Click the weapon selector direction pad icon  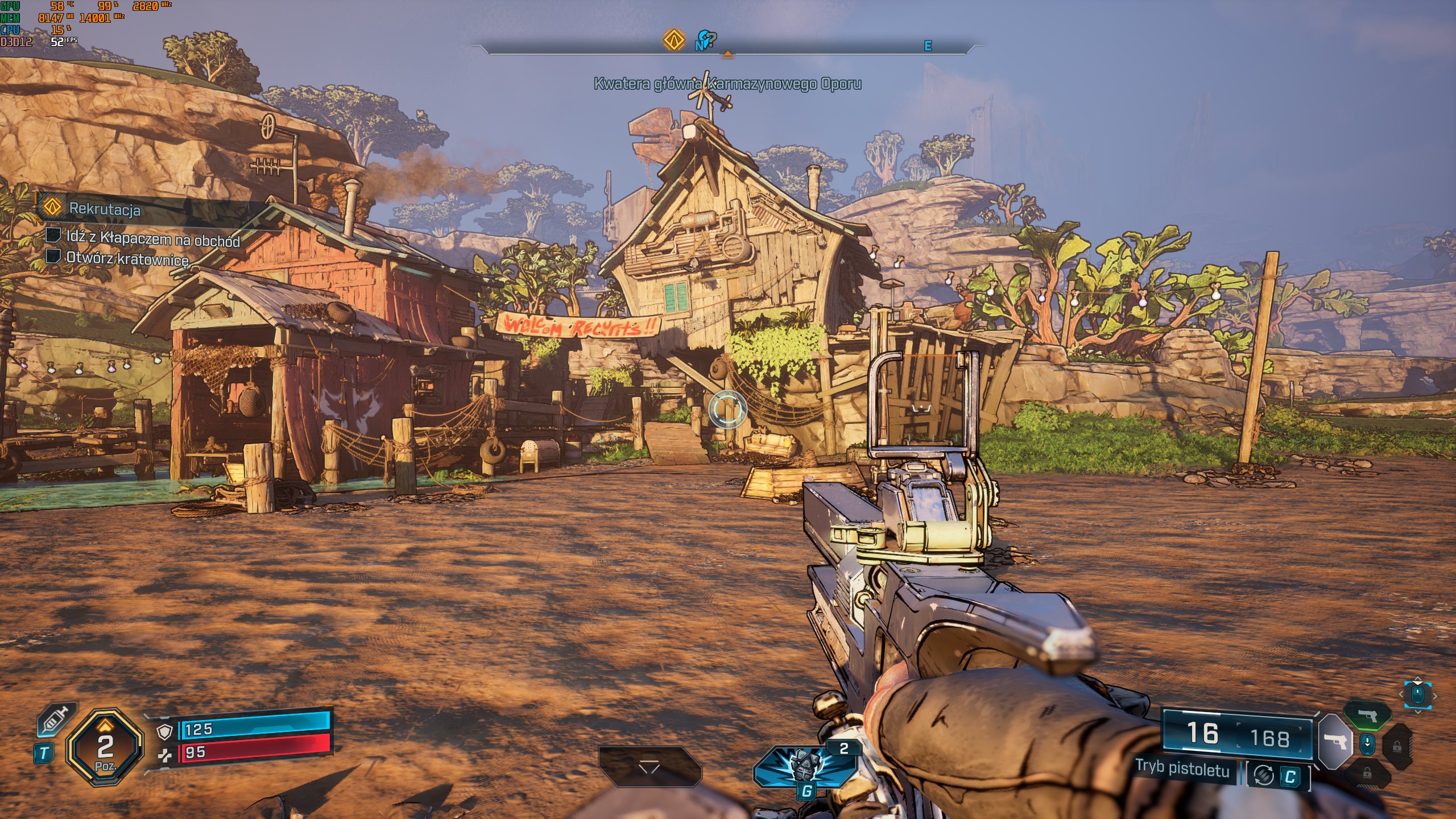click(x=1417, y=694)
